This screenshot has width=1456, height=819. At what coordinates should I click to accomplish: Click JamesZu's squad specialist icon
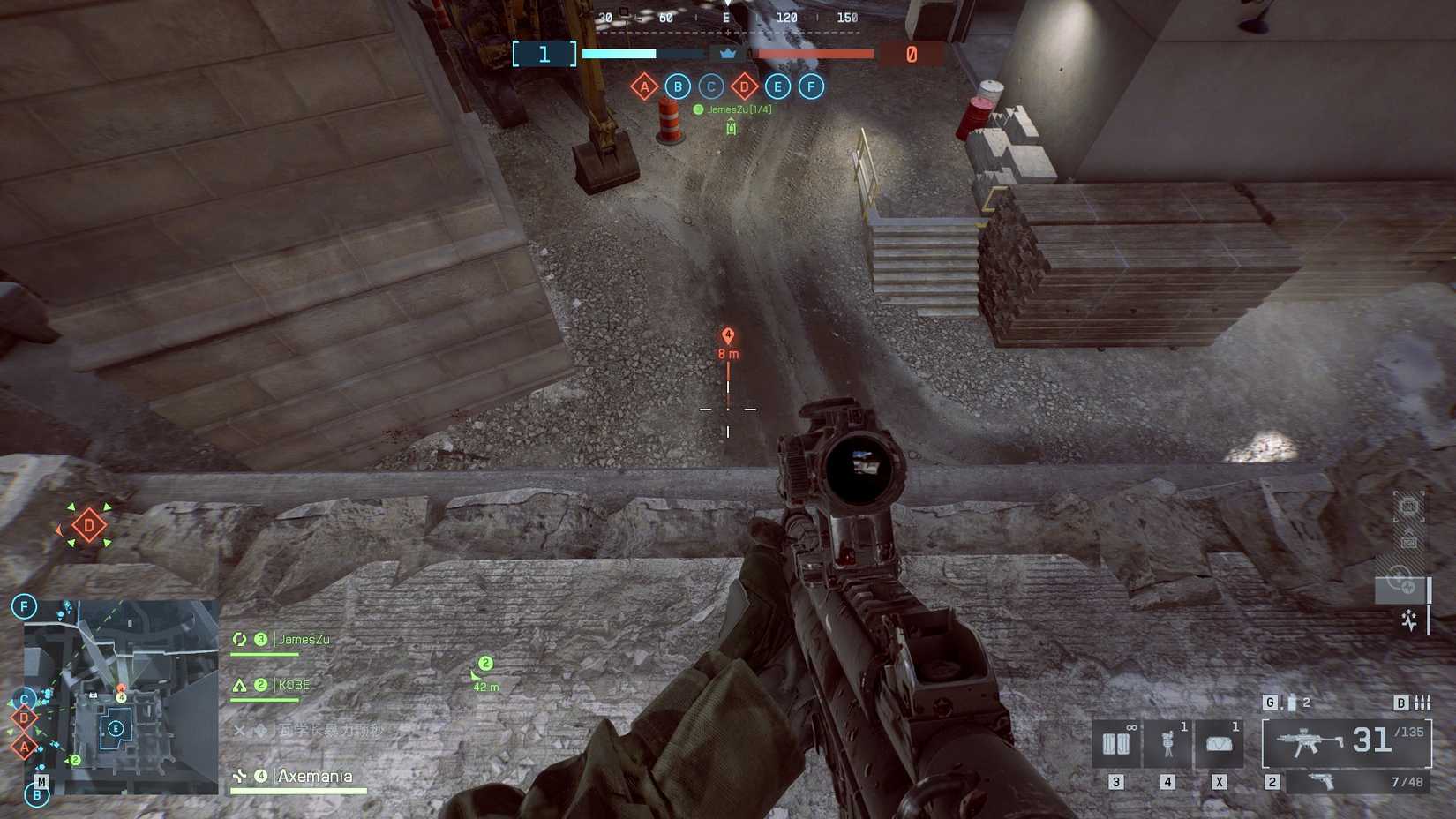239,638
